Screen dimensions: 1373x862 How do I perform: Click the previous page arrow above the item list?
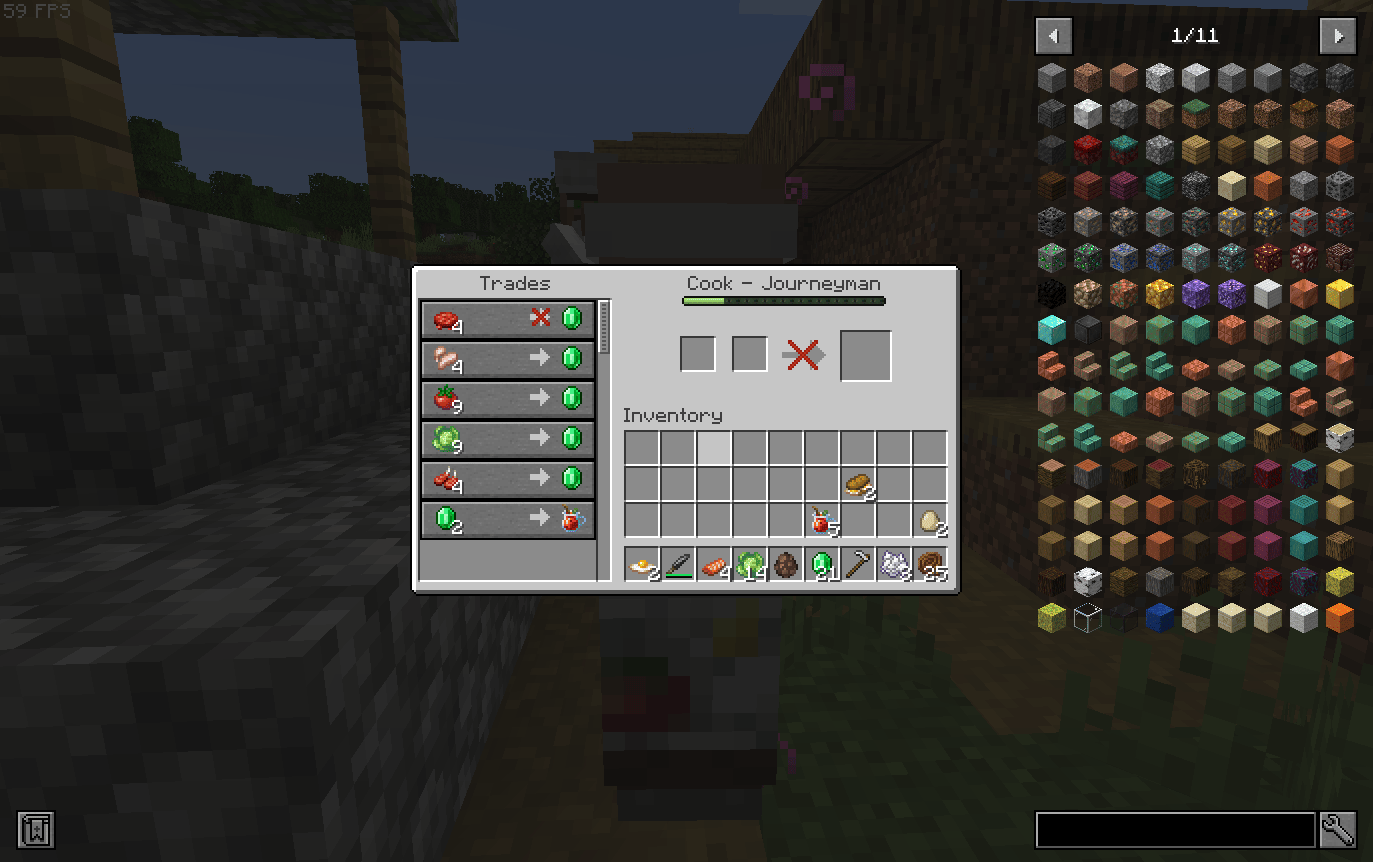click(1053, 36)
